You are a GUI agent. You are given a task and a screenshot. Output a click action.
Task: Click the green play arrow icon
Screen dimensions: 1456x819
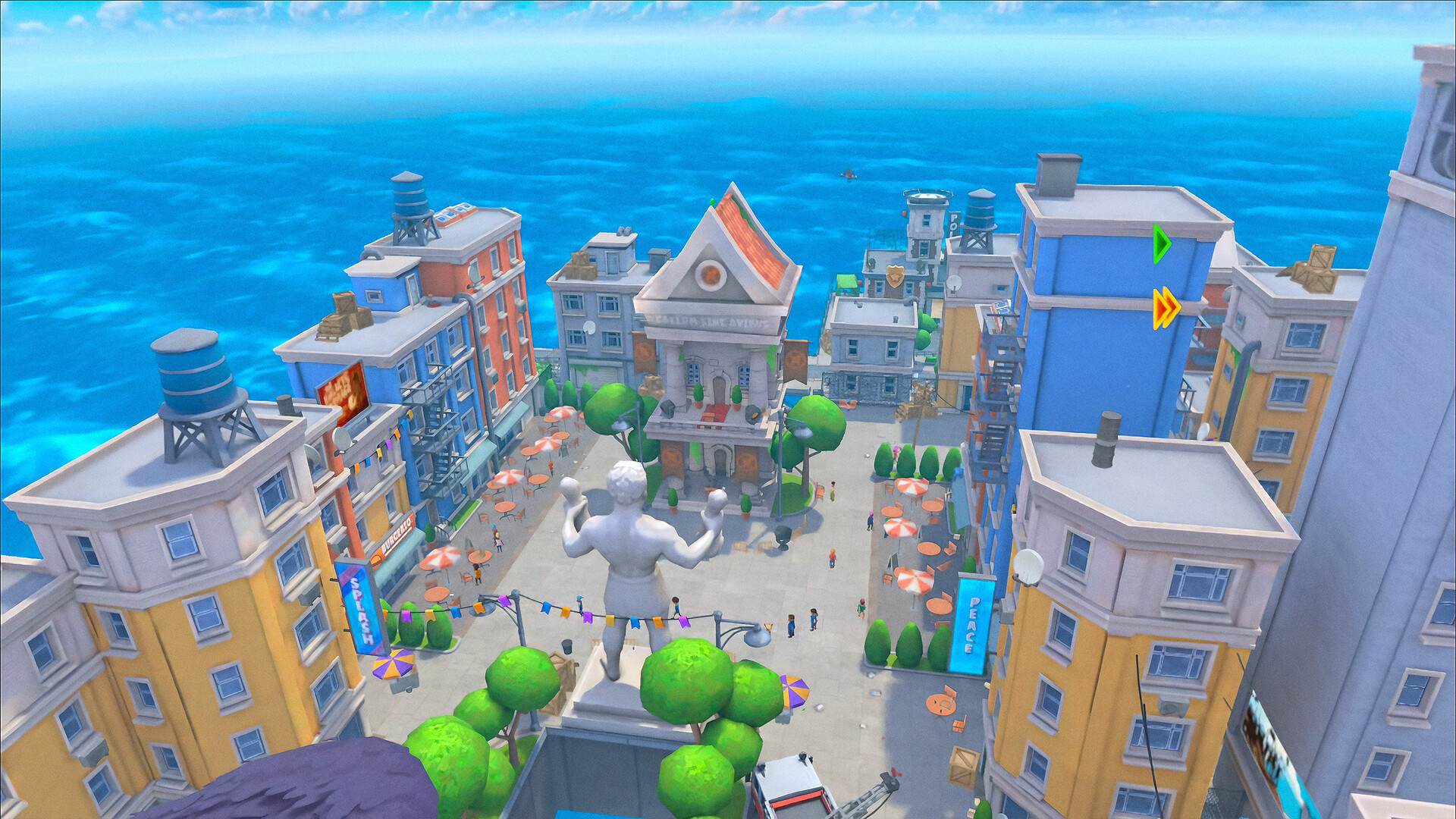[x=1161, y=244]
